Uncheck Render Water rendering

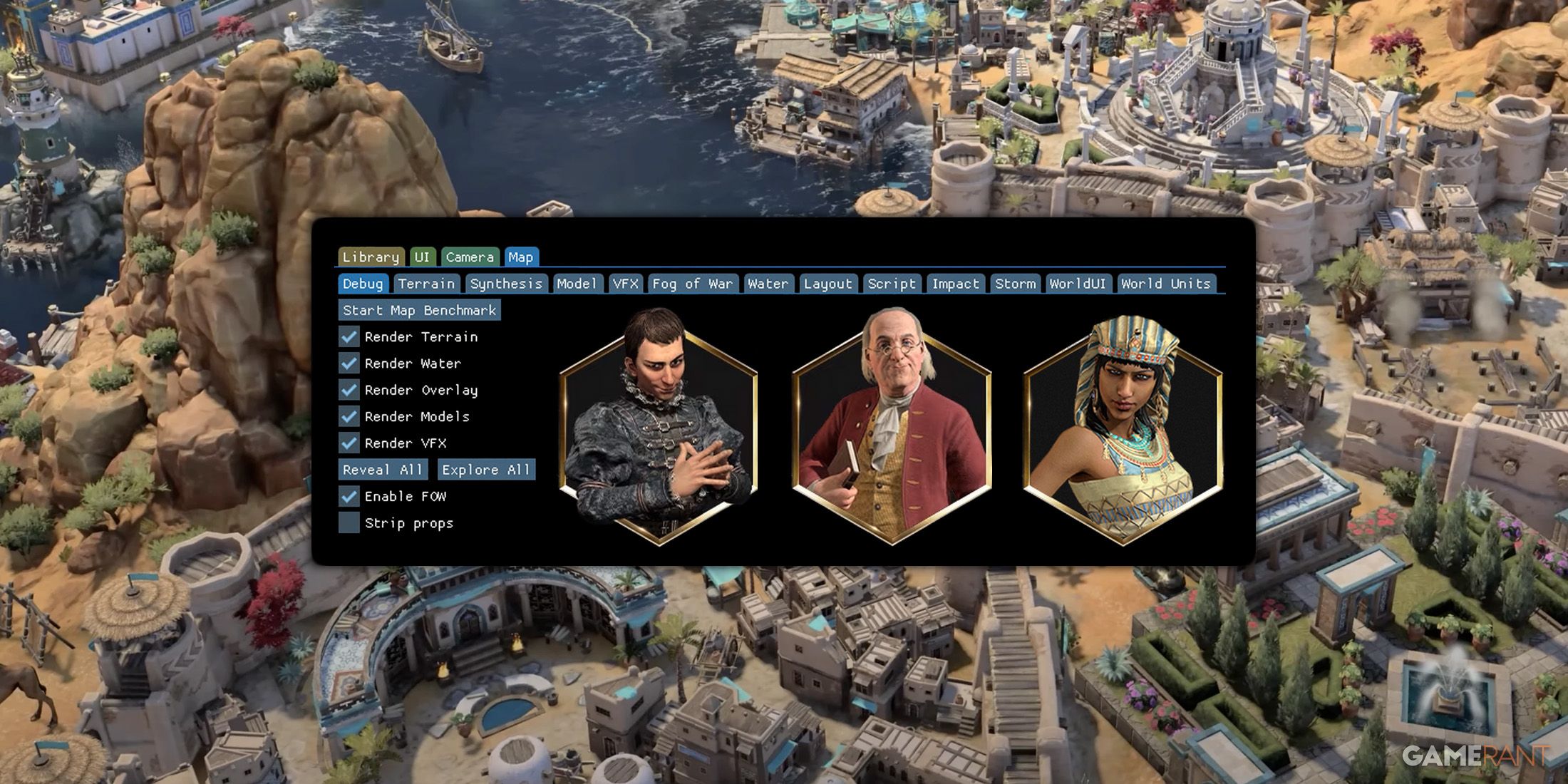(349, 363)
